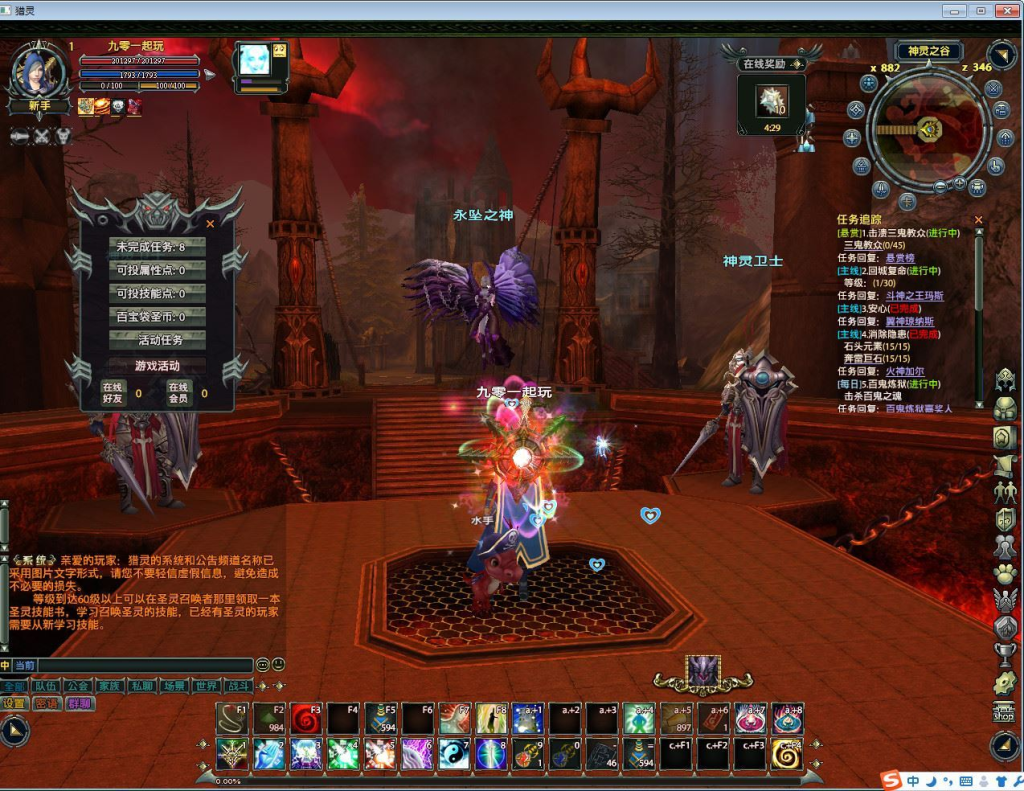Close the left status panel

click(210, 224)
